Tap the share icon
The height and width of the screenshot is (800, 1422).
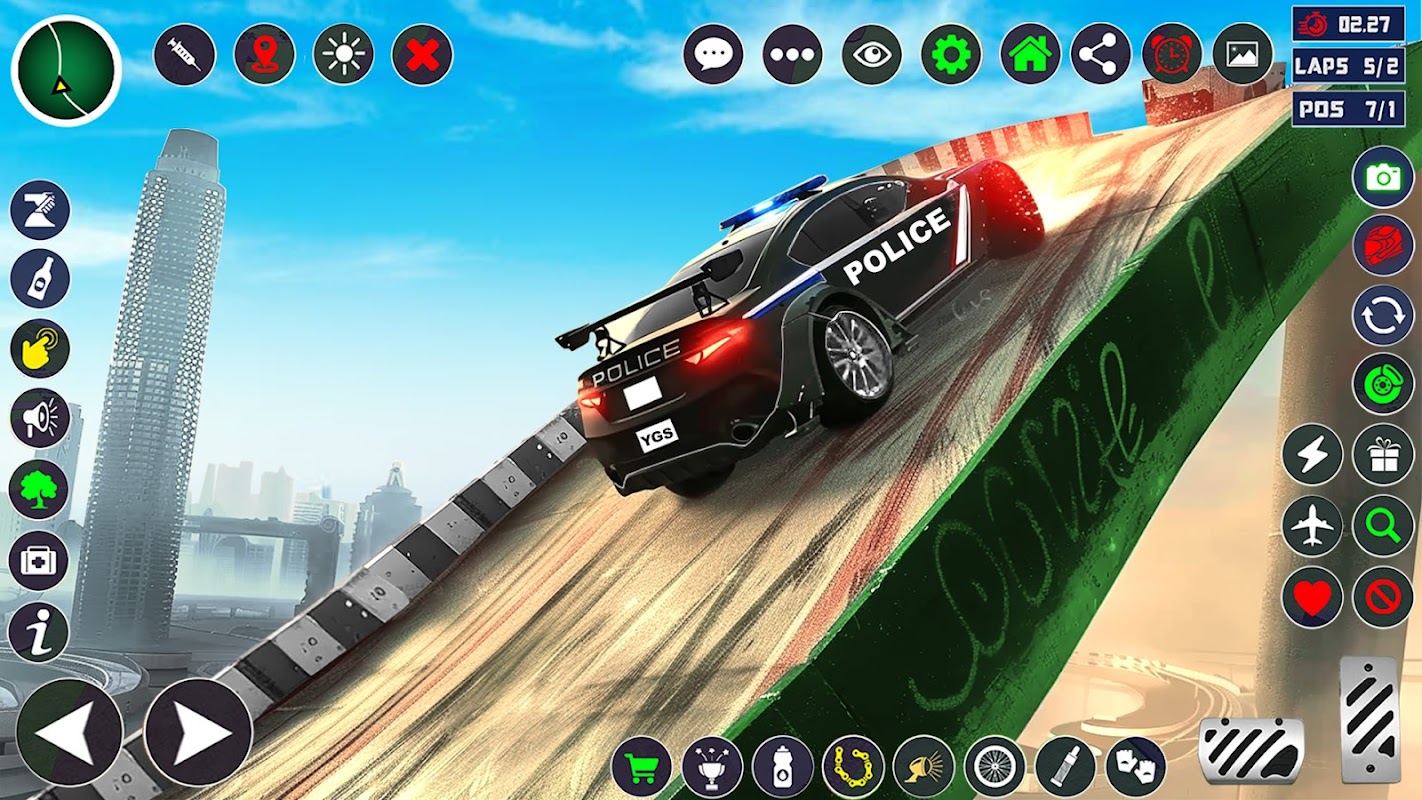(1100, 54)
